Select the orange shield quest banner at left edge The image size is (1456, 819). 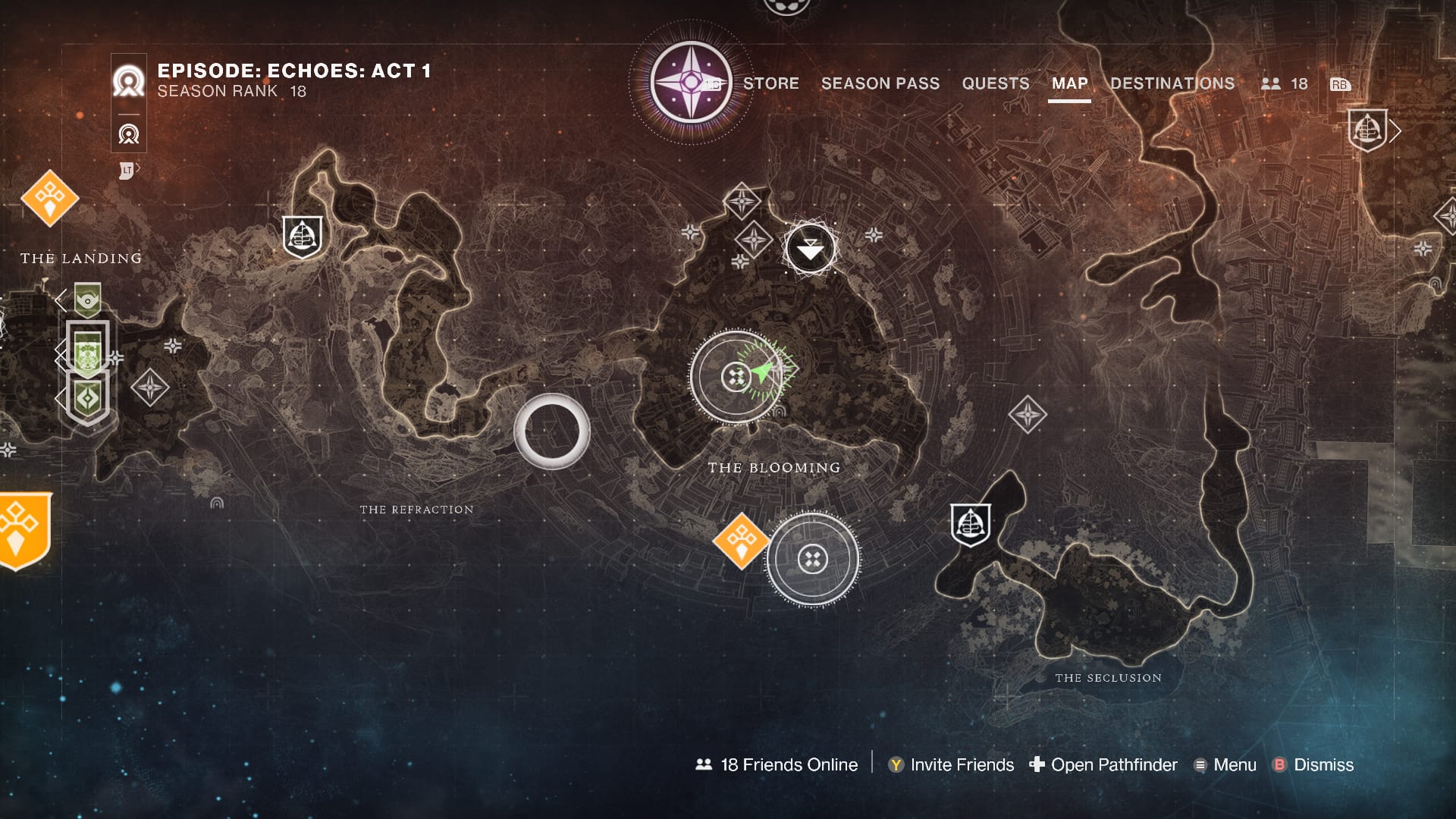23,530
